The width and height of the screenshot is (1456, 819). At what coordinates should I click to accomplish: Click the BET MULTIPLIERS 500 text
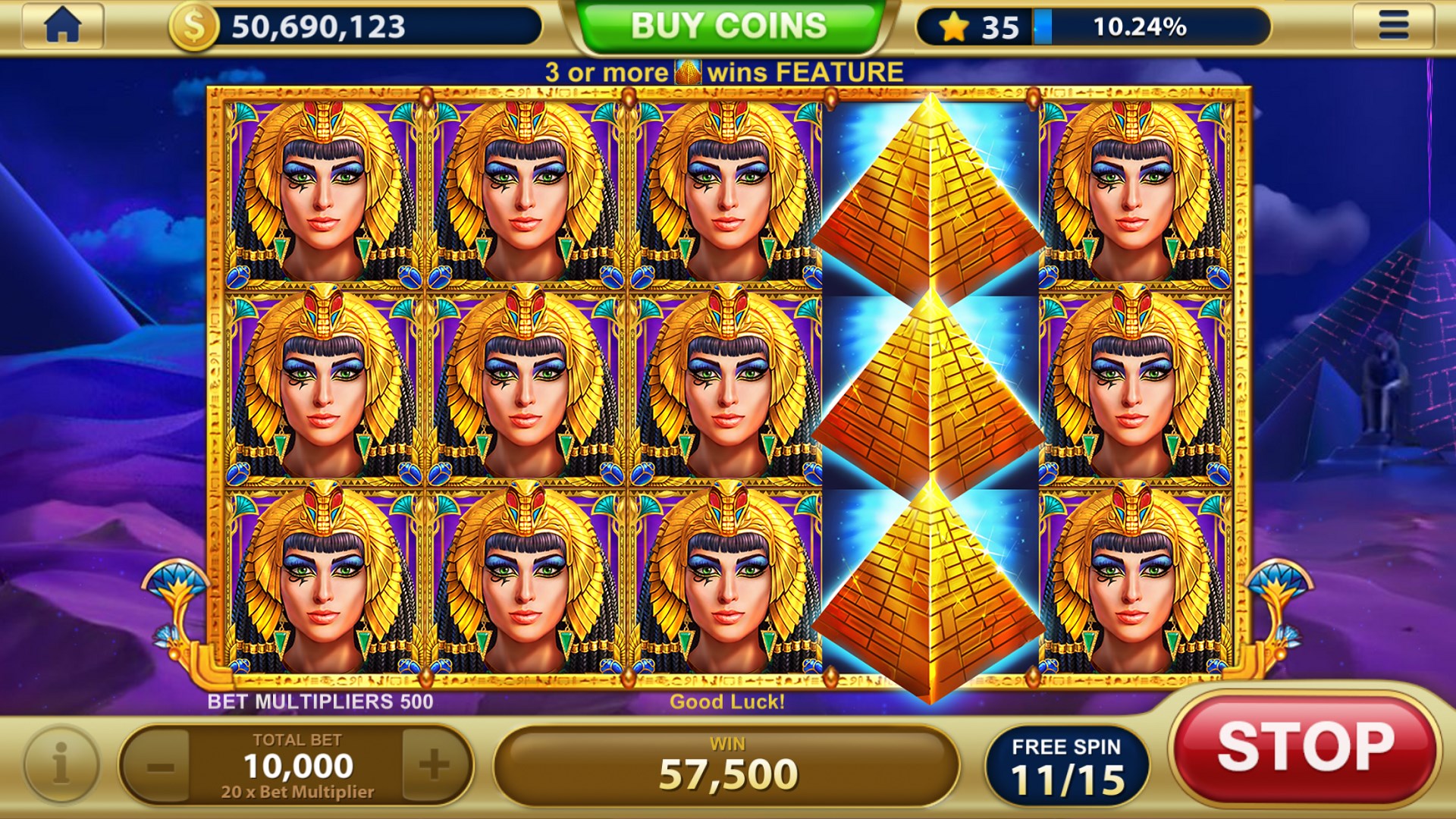coord(319,702)
